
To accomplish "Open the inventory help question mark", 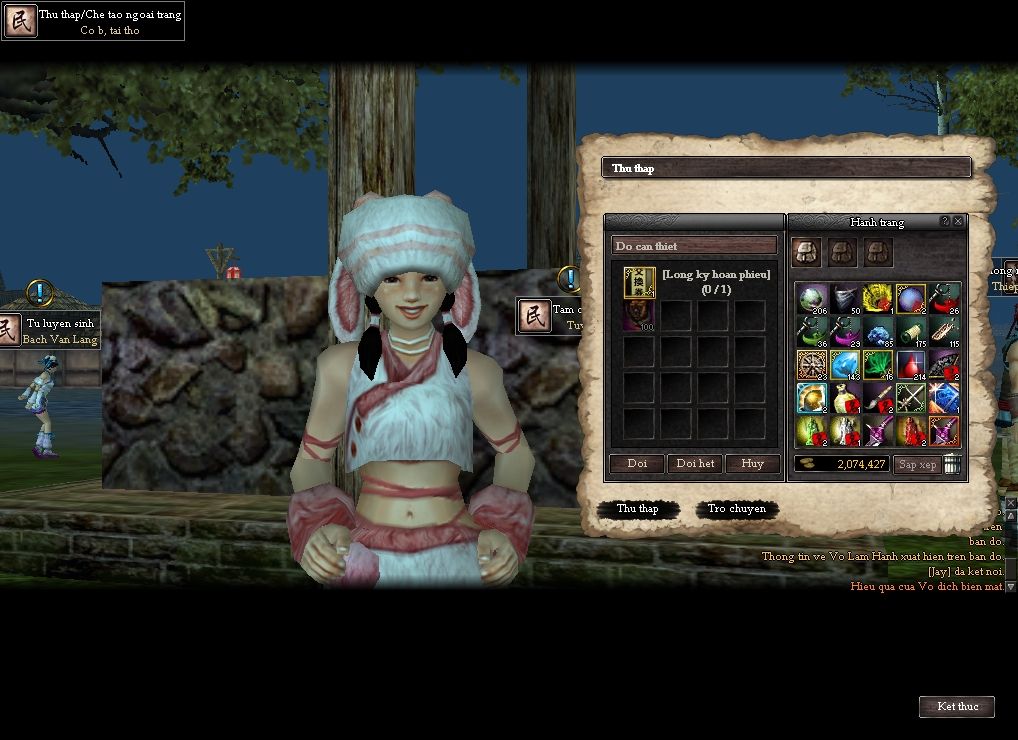I will click(945, 221).
